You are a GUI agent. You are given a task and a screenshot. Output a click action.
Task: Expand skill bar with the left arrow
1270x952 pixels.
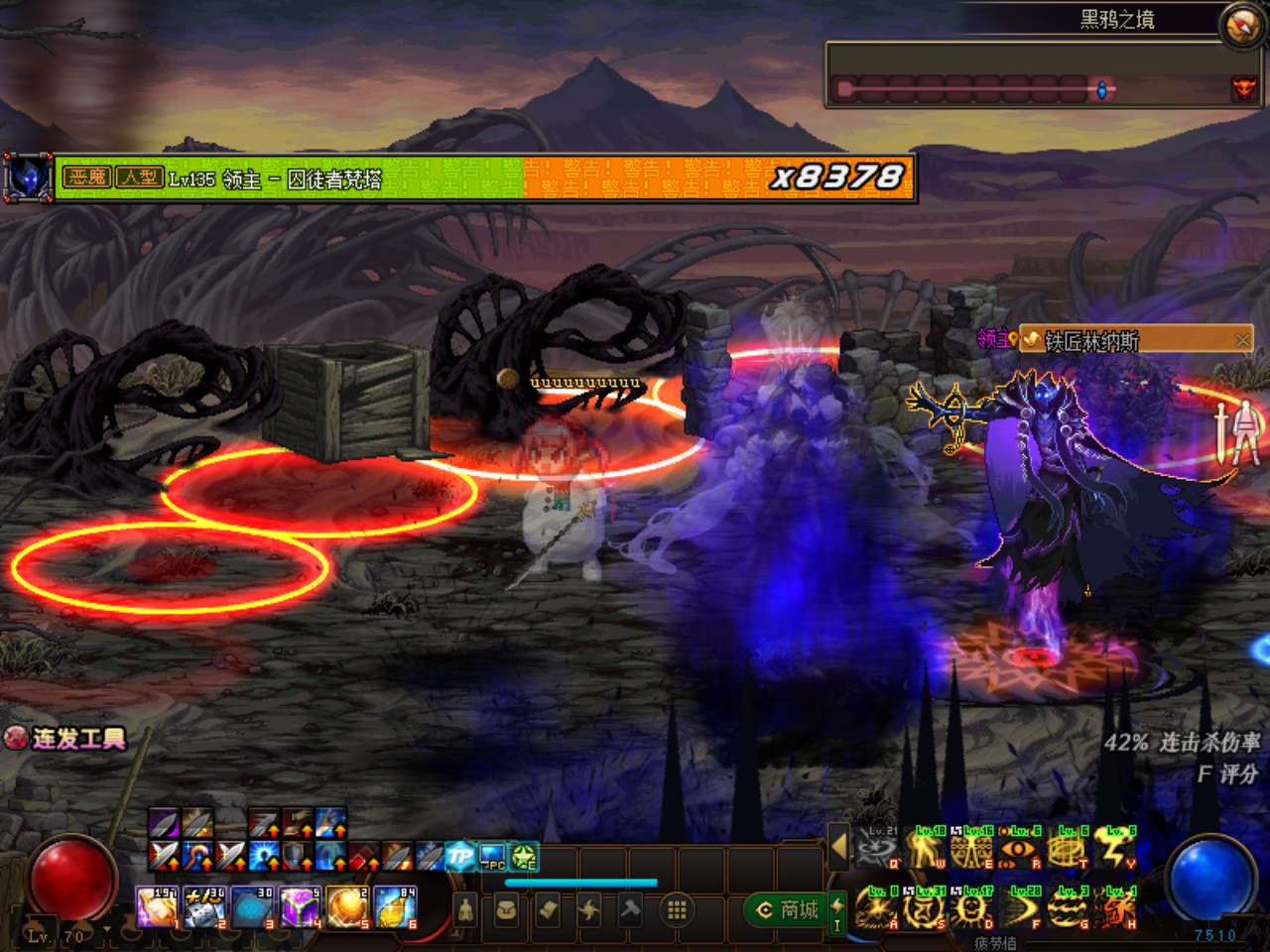click(x=839, y=848)
